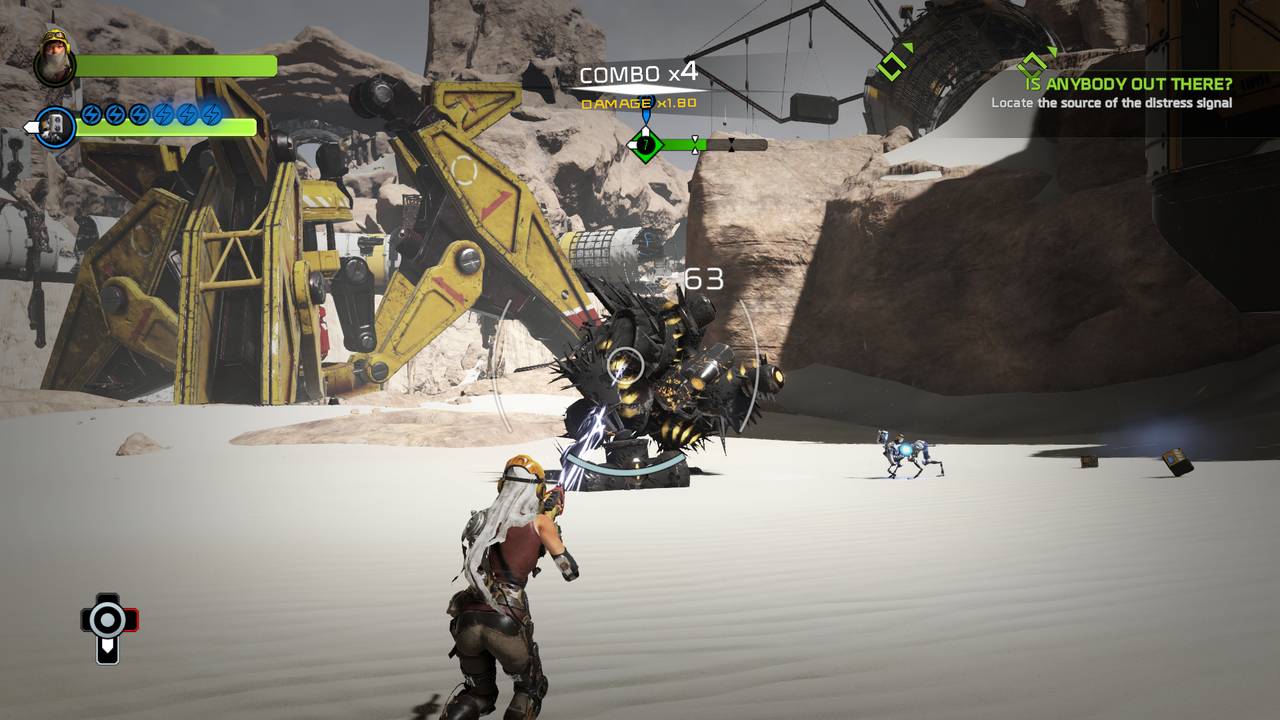Click the extraction threshold notch on the meter
1280x720 pixels.
point(695,144)
